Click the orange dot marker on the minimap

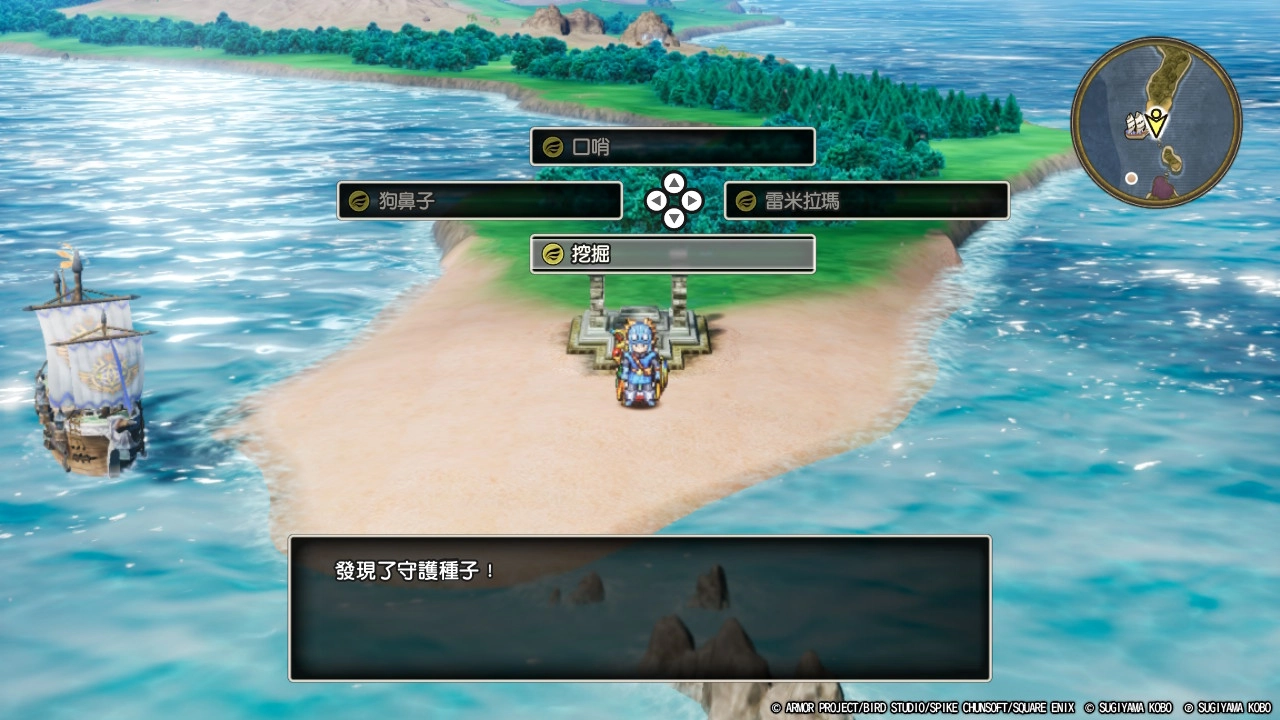pos(1131,178)
